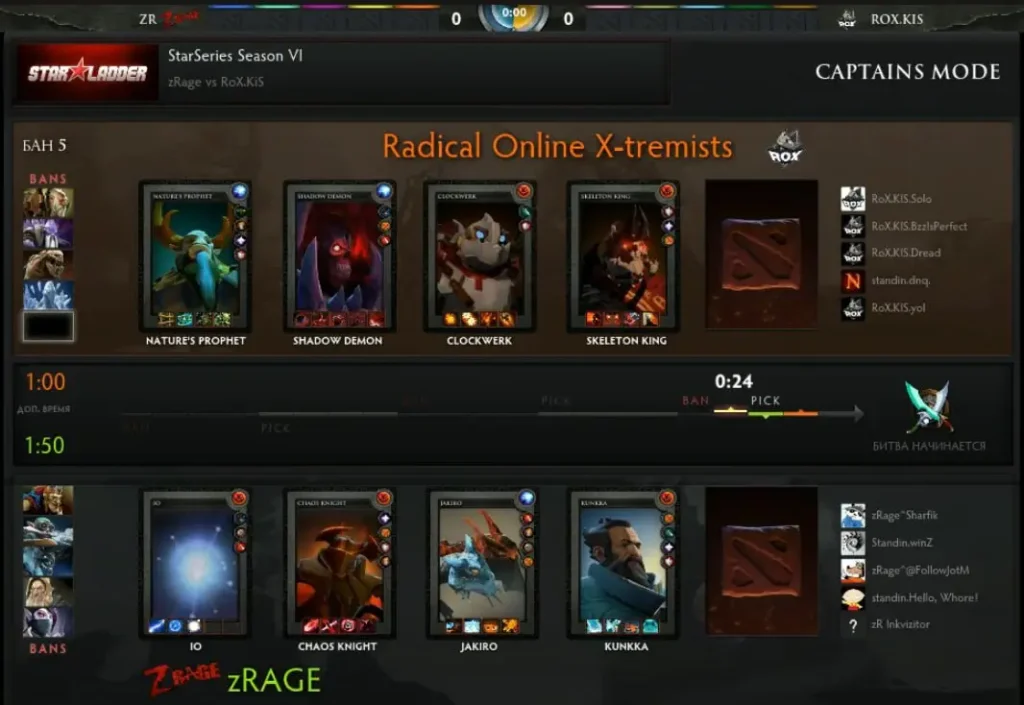Choose player standin.dnq. in the roster
The image size is (1024, 705).
[x=900, y=281]
